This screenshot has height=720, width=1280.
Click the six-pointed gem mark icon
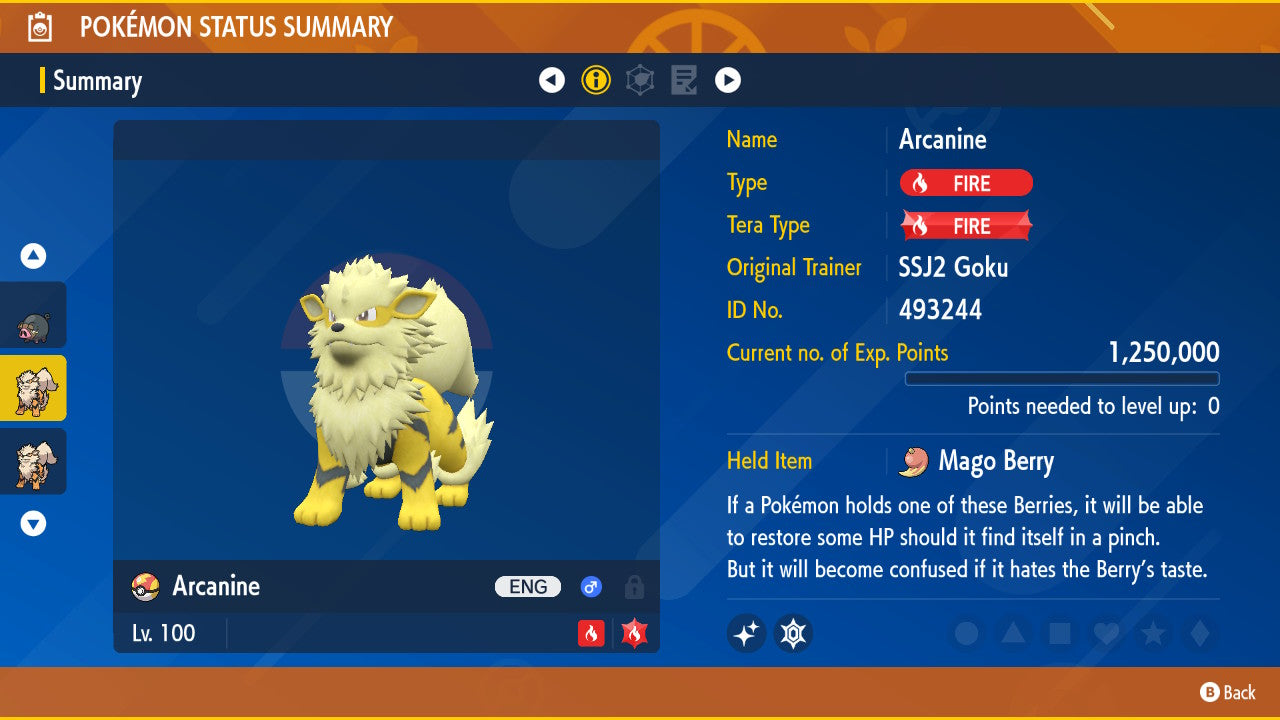click(x=793, y=633)
